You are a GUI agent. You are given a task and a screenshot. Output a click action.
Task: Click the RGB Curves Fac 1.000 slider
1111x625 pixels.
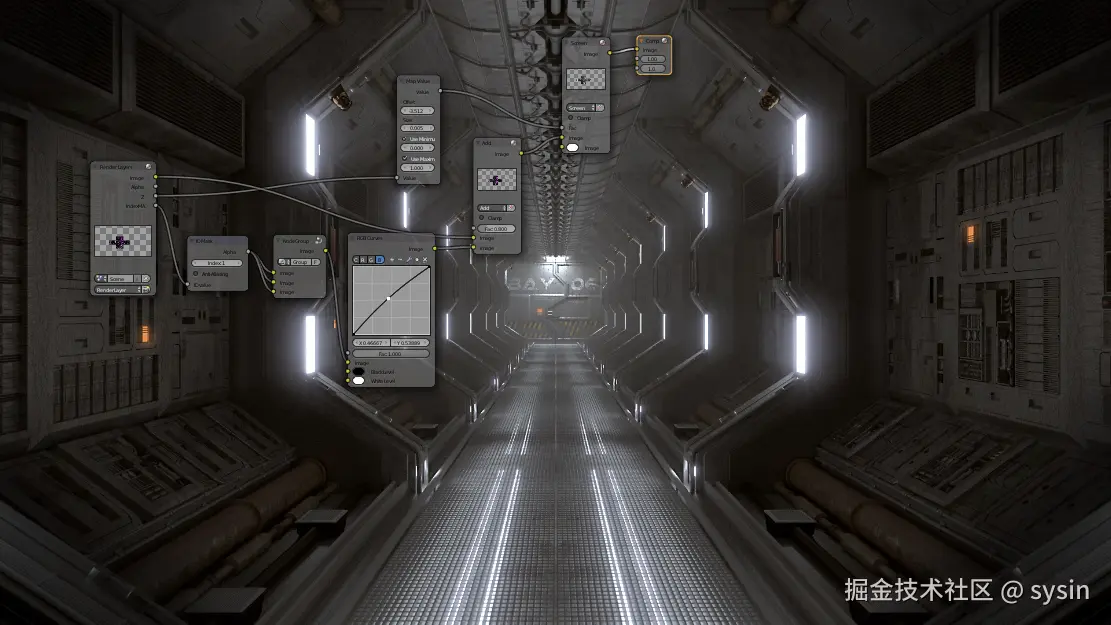pos(391,353)
